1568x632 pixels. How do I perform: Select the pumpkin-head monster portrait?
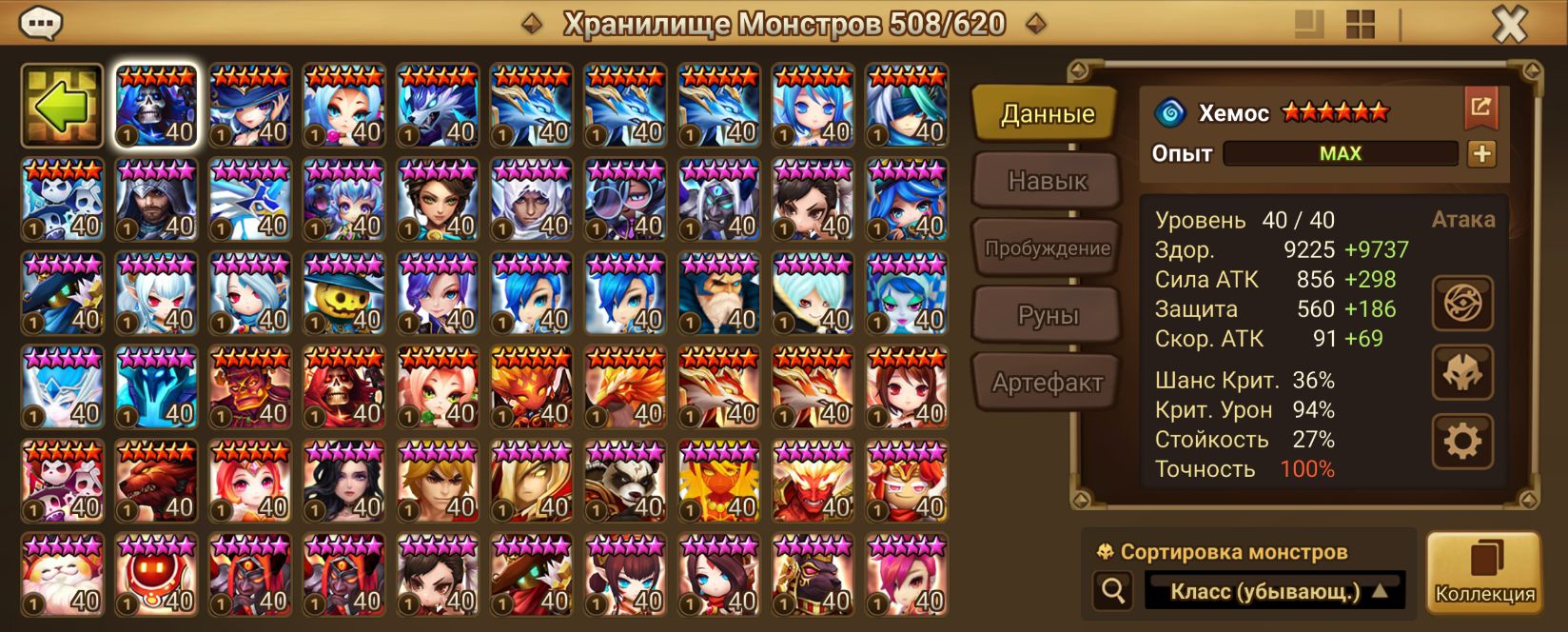tap(343, 293)
